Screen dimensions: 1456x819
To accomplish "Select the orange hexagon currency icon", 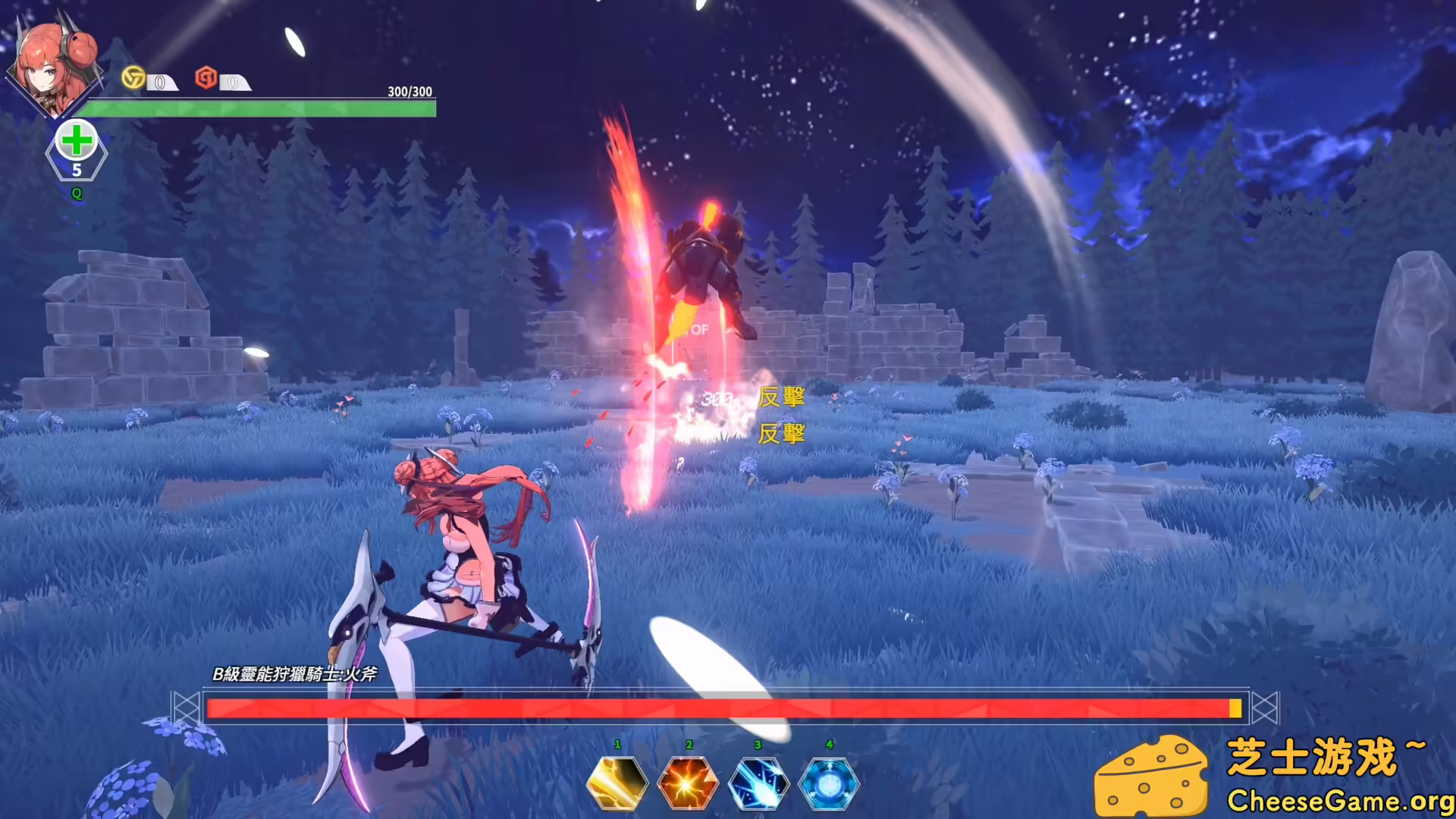I will 206,77.
